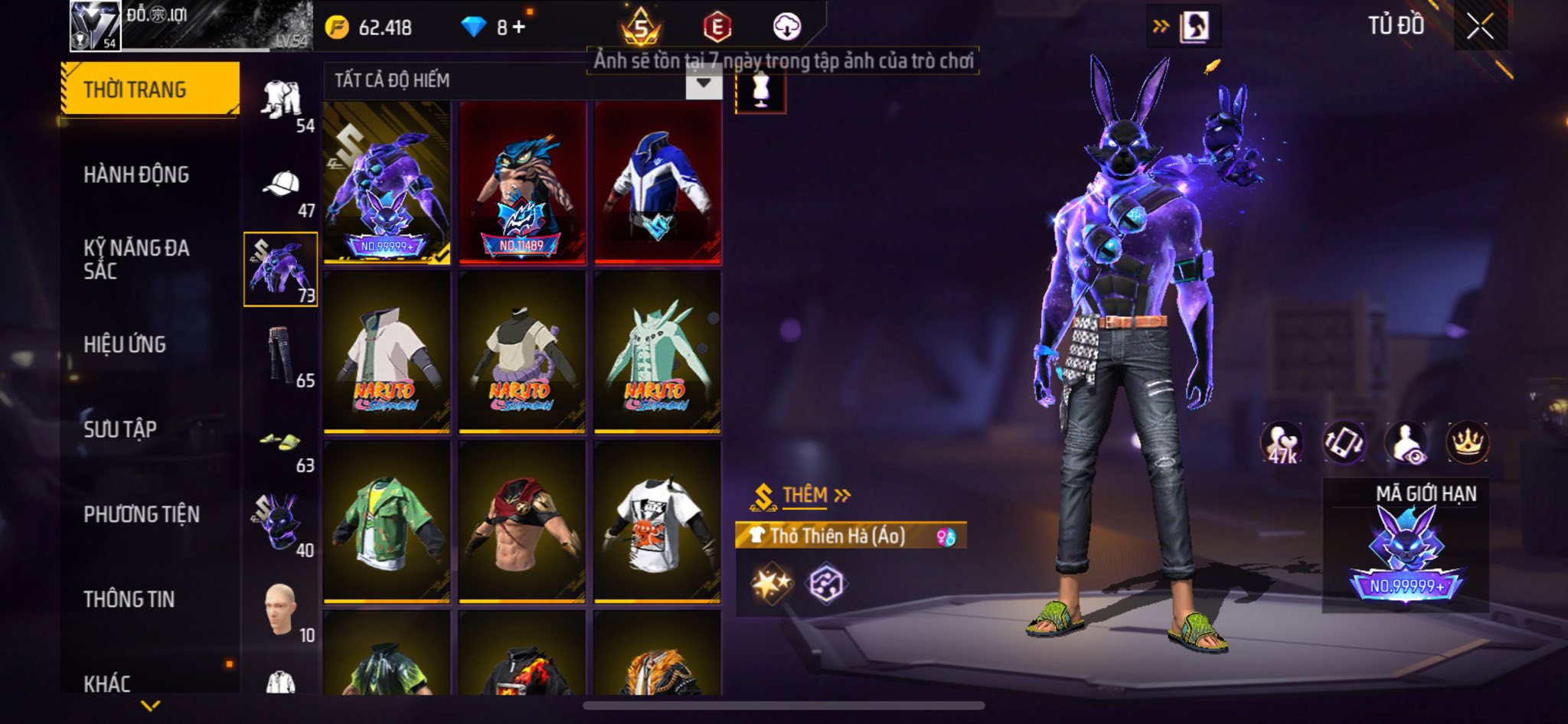Open the golden crown icon

(1467, 442)
